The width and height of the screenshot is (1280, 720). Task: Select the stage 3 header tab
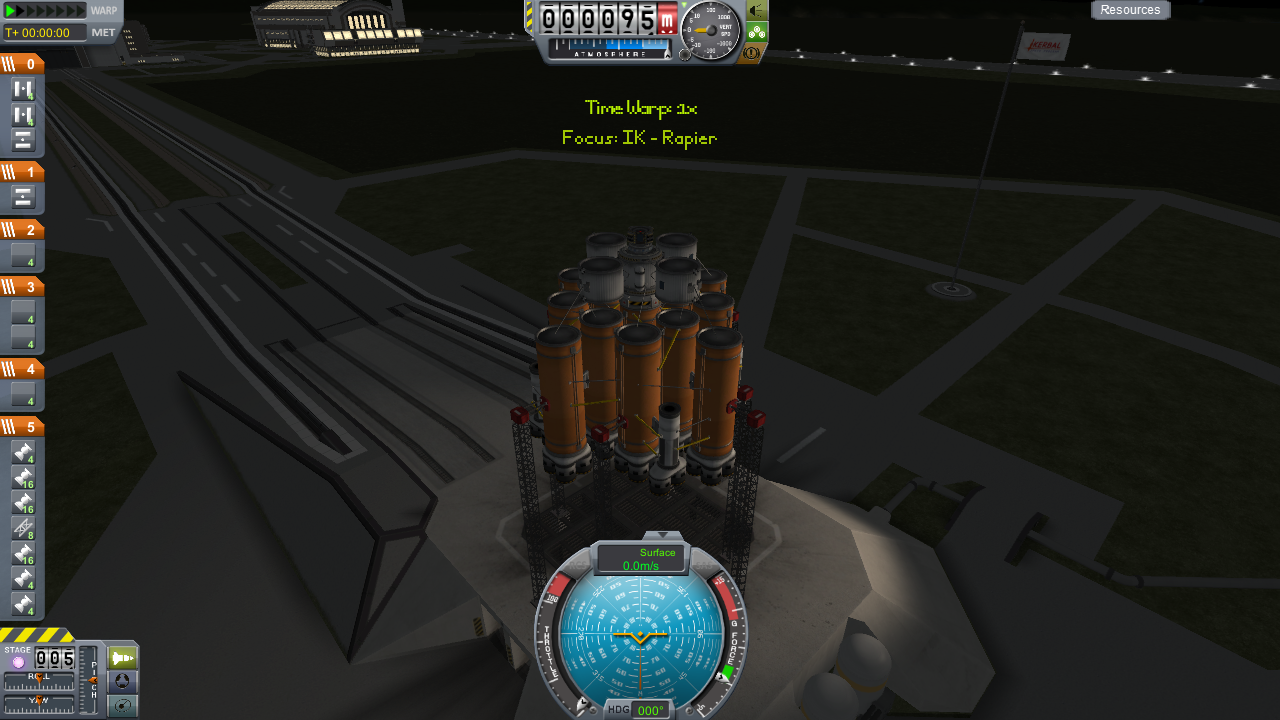[x=22, y=287]
